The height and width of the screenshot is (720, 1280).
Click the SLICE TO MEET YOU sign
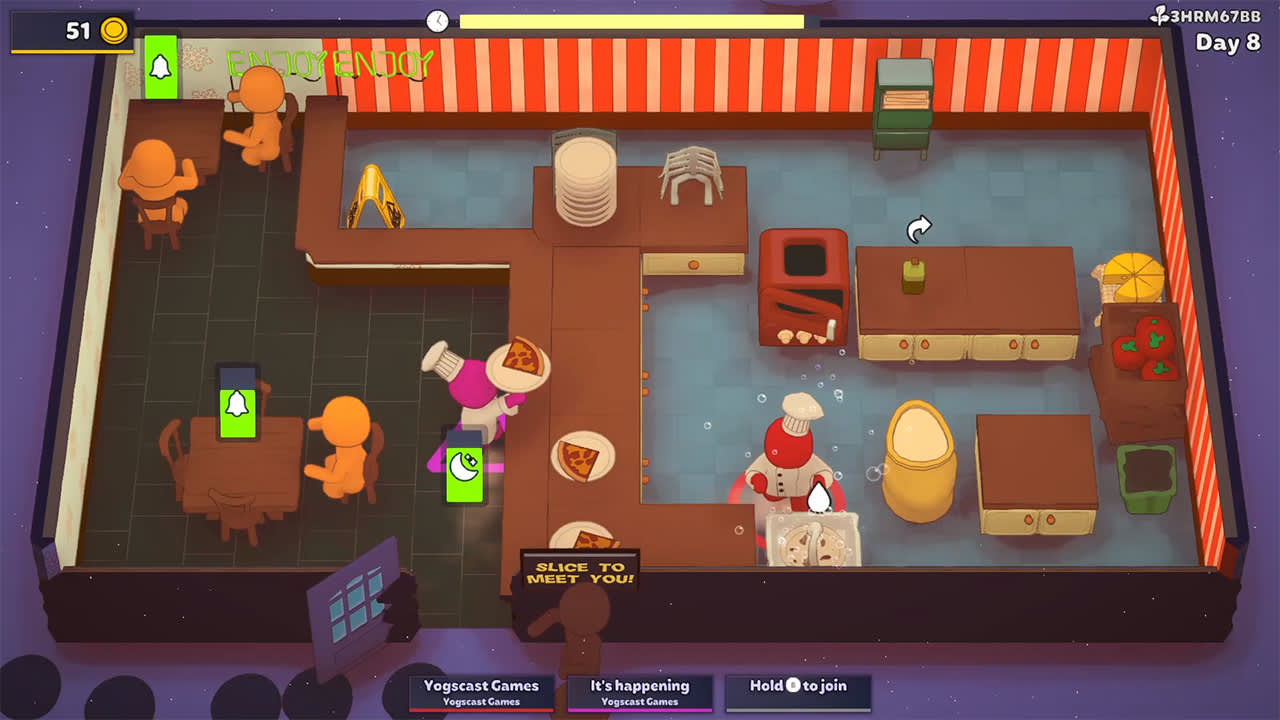pyautogui.click(x=578, y=572)
